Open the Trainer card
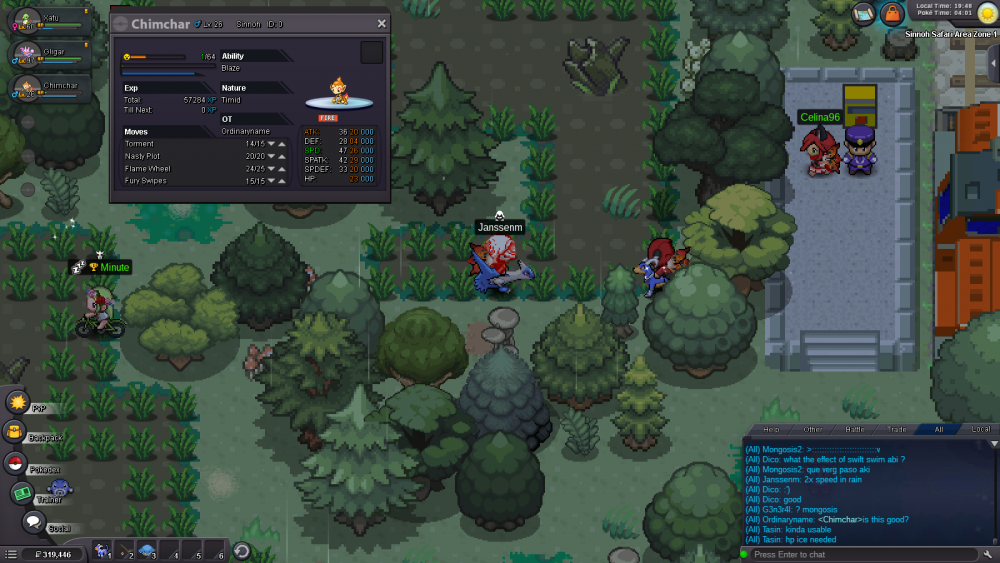This screenshot has height=563, width=1000. (x=22, y=493)
